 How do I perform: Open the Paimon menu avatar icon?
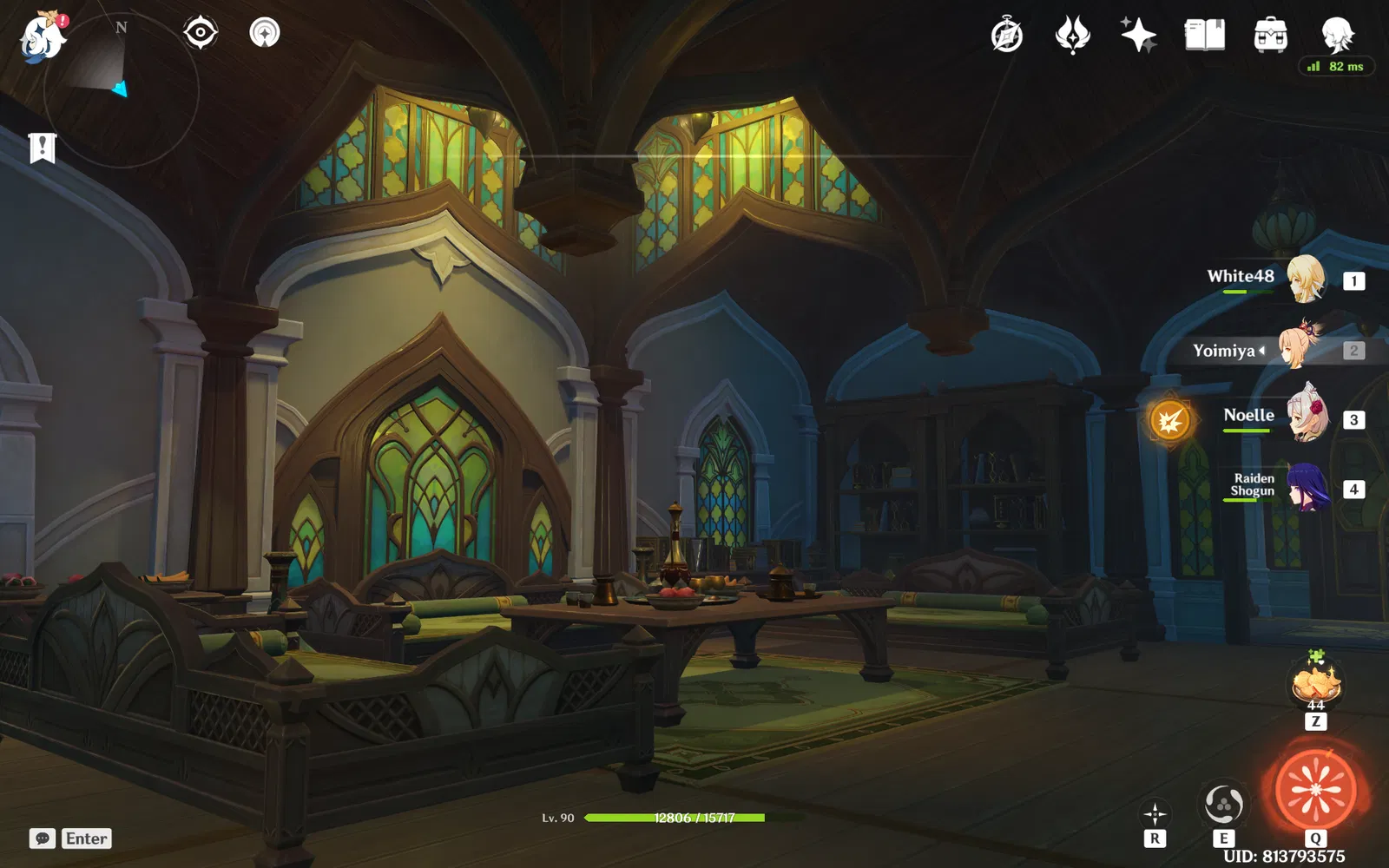pyautogui.click(x=42, y=36)
